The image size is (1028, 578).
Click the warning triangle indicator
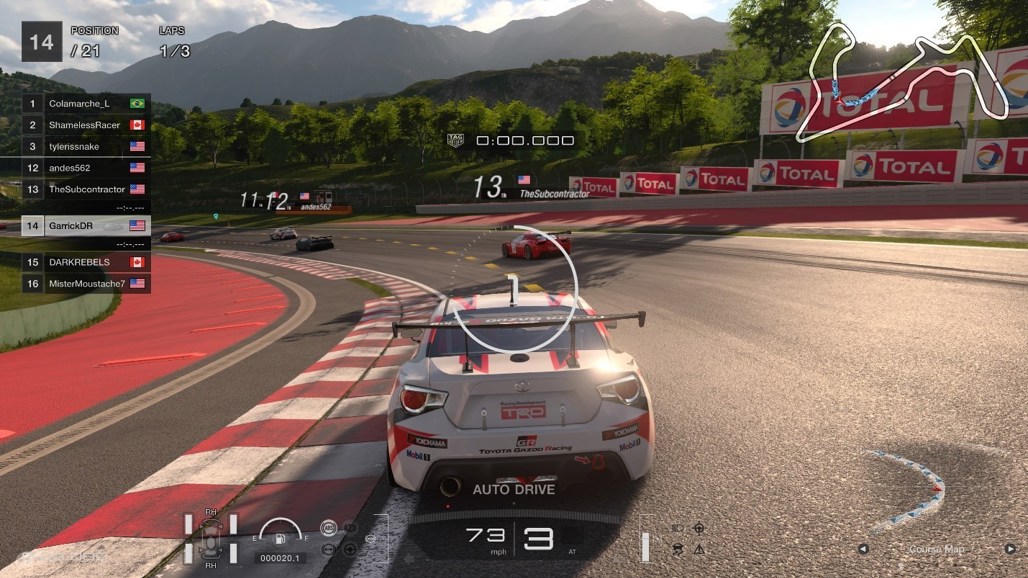click(x=699, y=549)
